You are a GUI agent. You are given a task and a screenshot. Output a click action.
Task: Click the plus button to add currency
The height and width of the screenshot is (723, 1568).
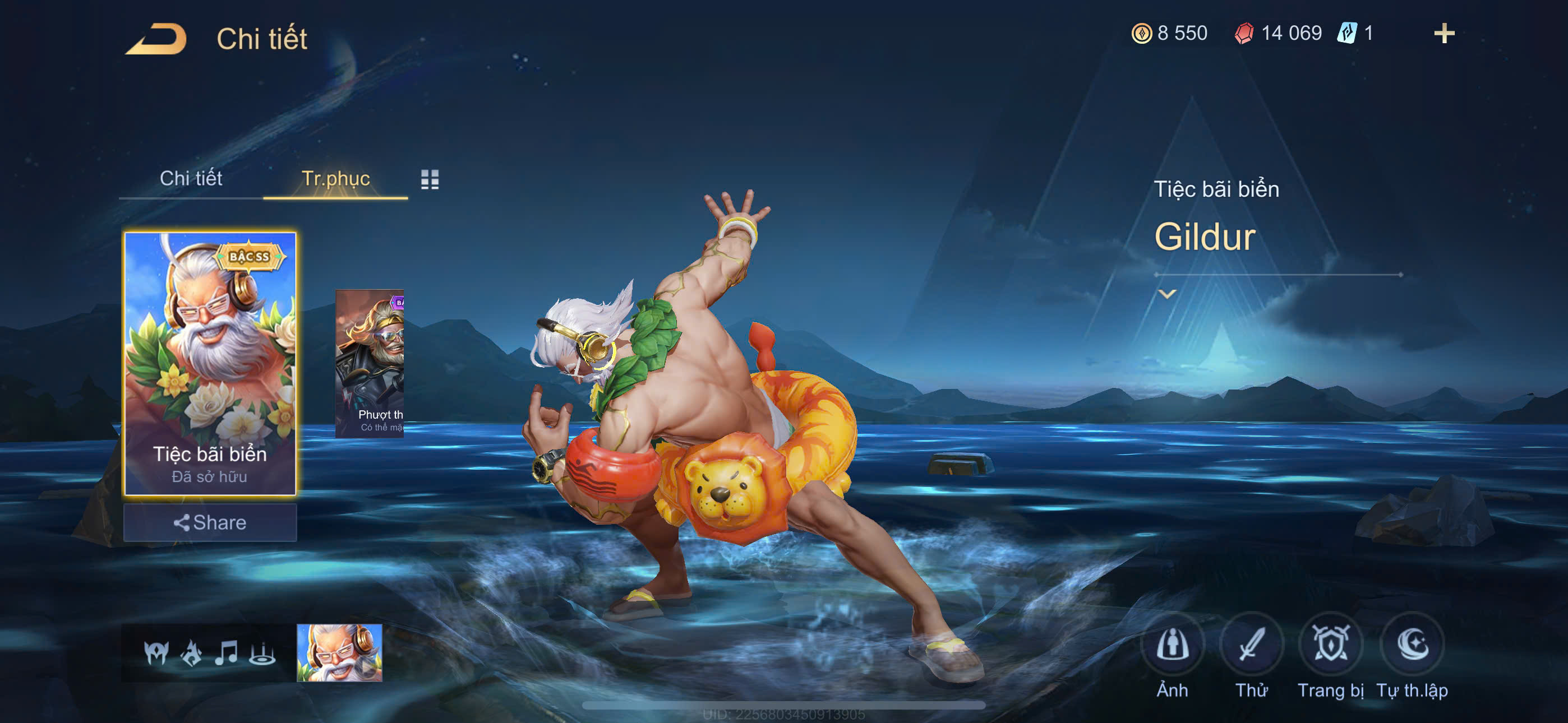[1444, 33]
